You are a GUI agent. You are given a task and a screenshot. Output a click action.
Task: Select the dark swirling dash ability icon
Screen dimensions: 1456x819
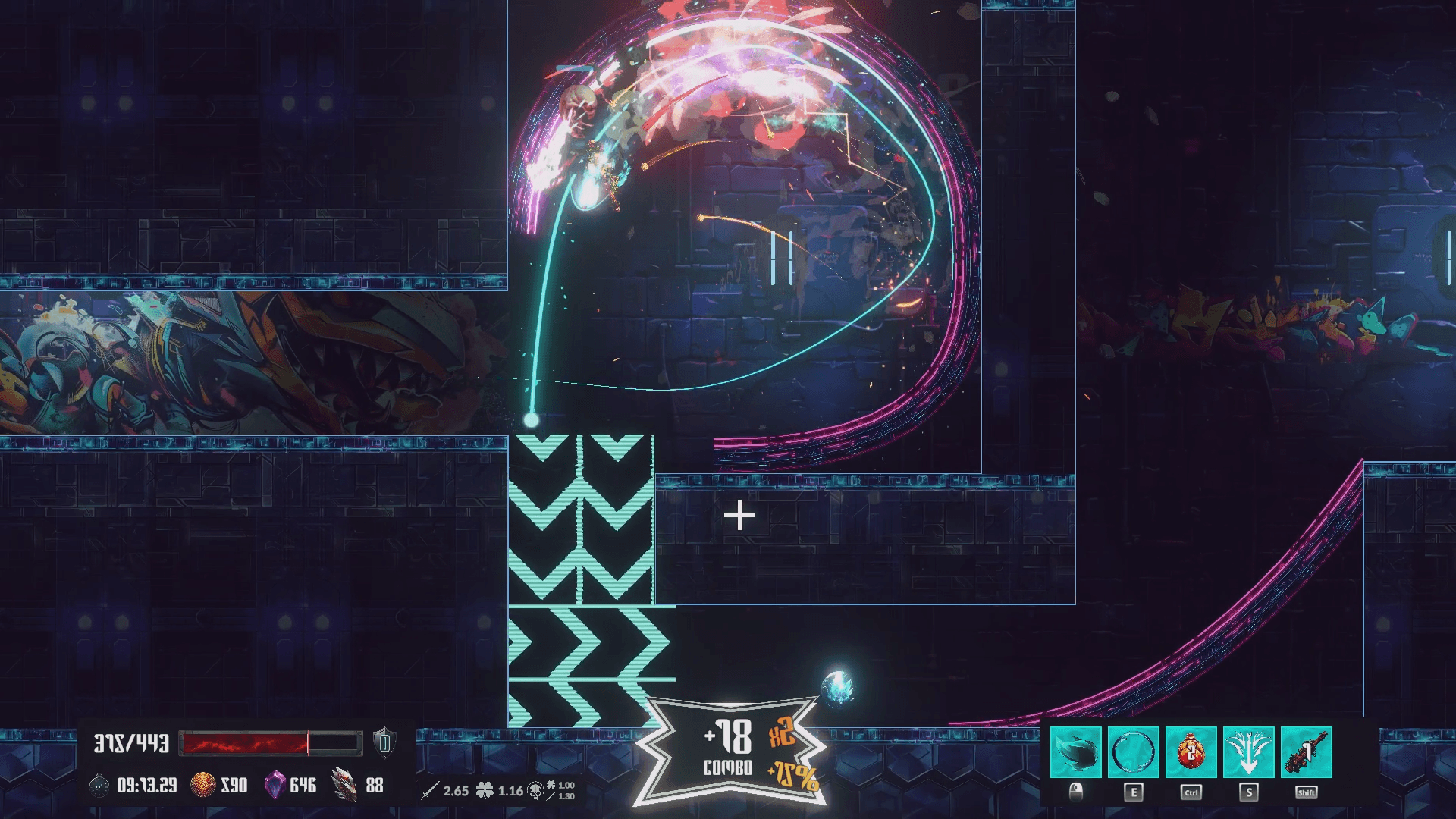[1075, 752]
